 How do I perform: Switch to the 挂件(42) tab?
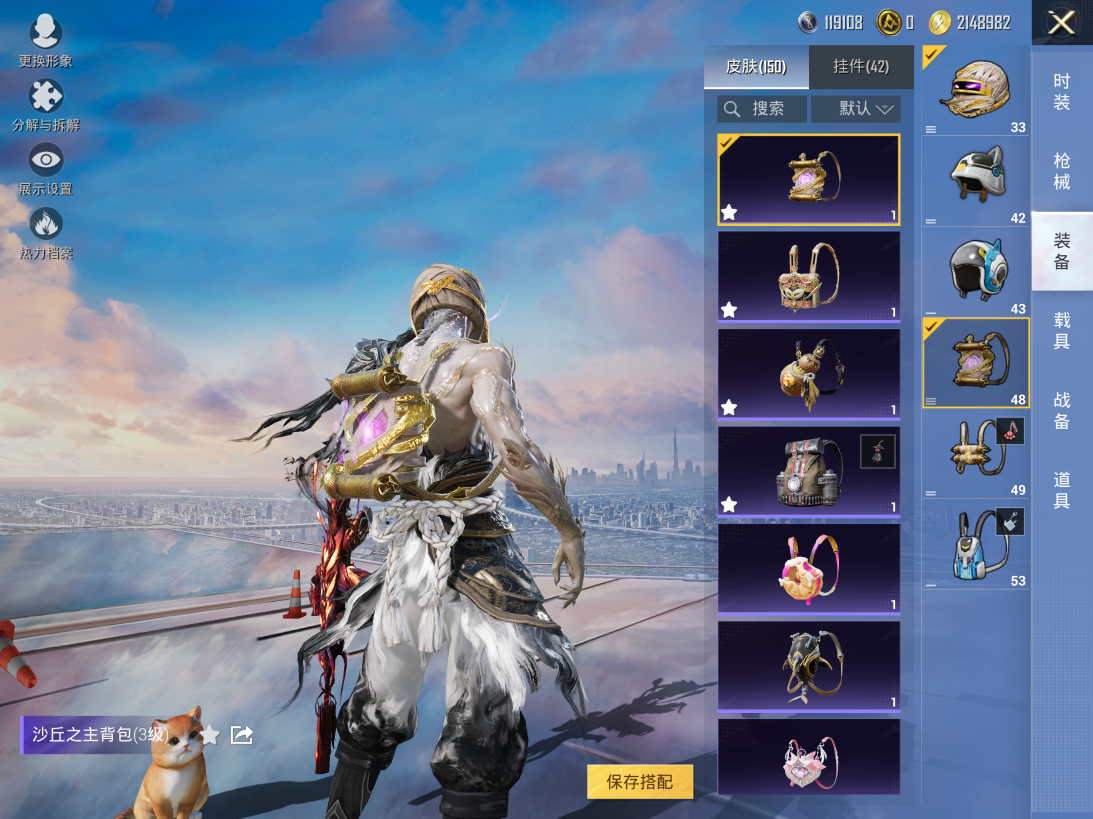[861, 67]
